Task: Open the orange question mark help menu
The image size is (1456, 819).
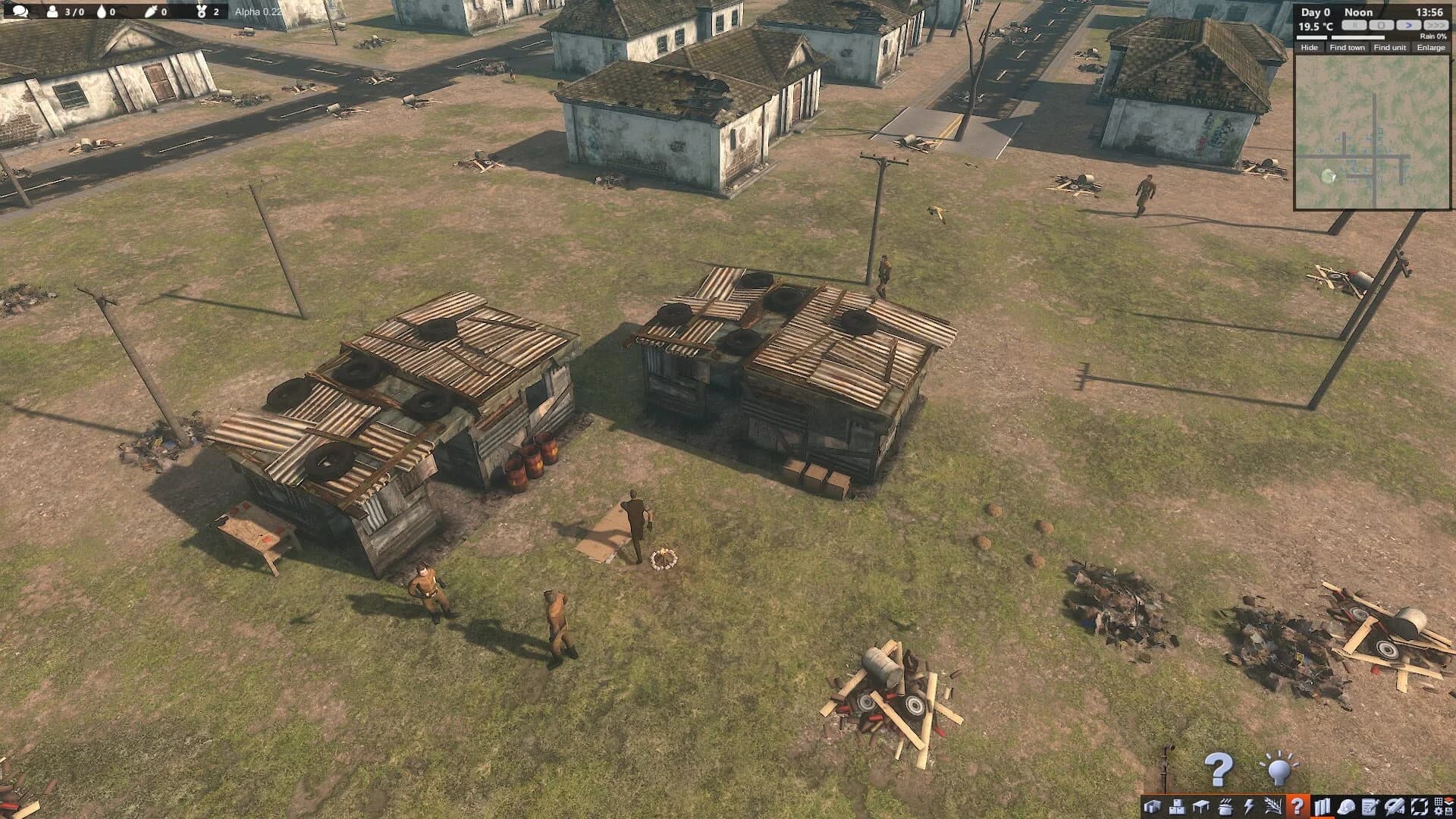Action: tap(1298, 805)
